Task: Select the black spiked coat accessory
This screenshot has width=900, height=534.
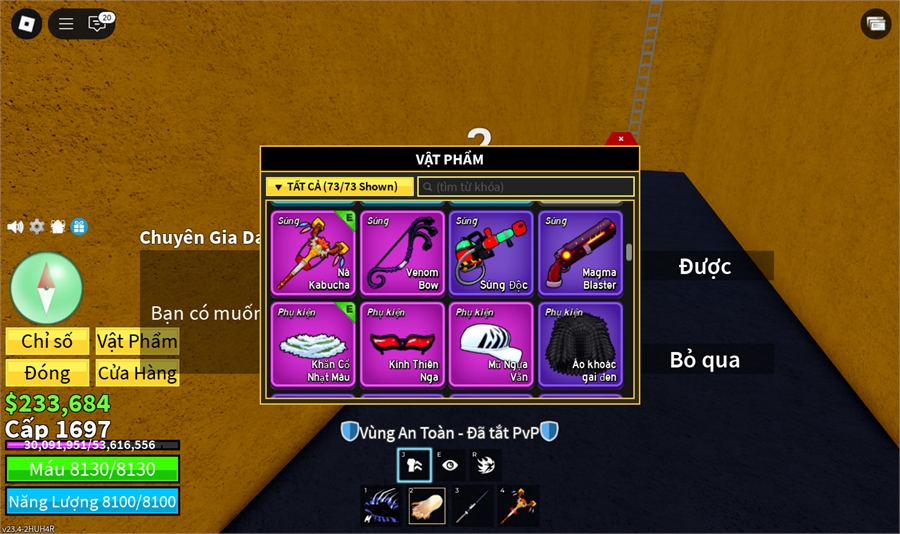Action: pyautogui.click(x=581, y=344)
